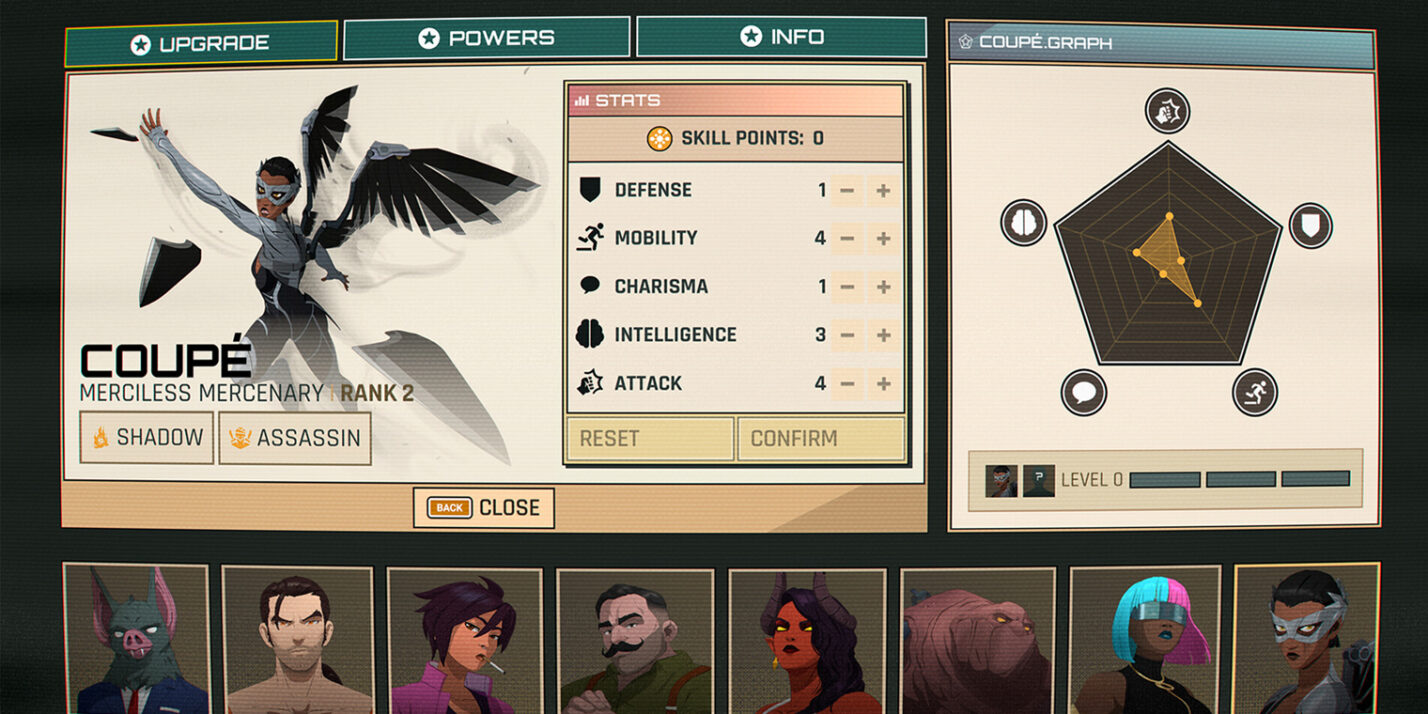Select the red horned demon portrait
This screenshot has height=714, width=1428.
[x=807, y=642]
